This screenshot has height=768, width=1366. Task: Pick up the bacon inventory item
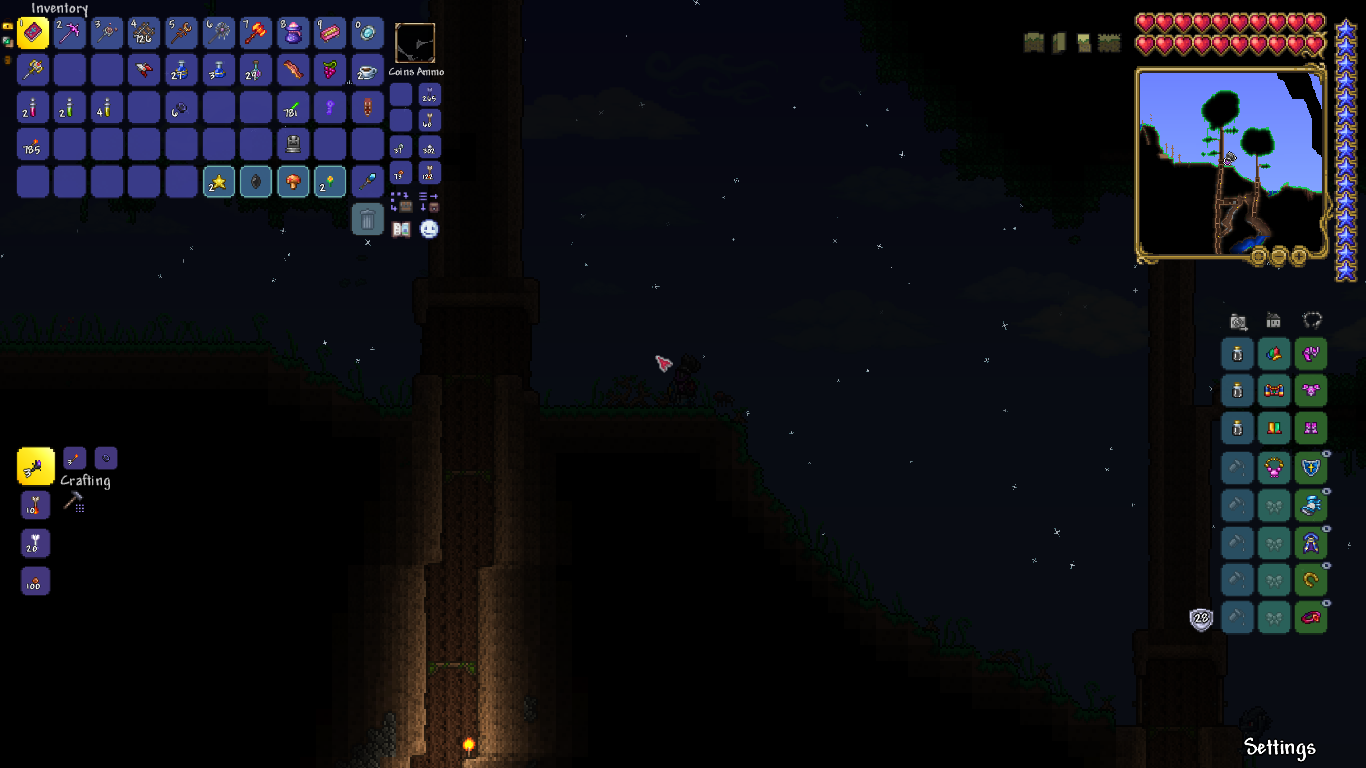coord(293,70)
